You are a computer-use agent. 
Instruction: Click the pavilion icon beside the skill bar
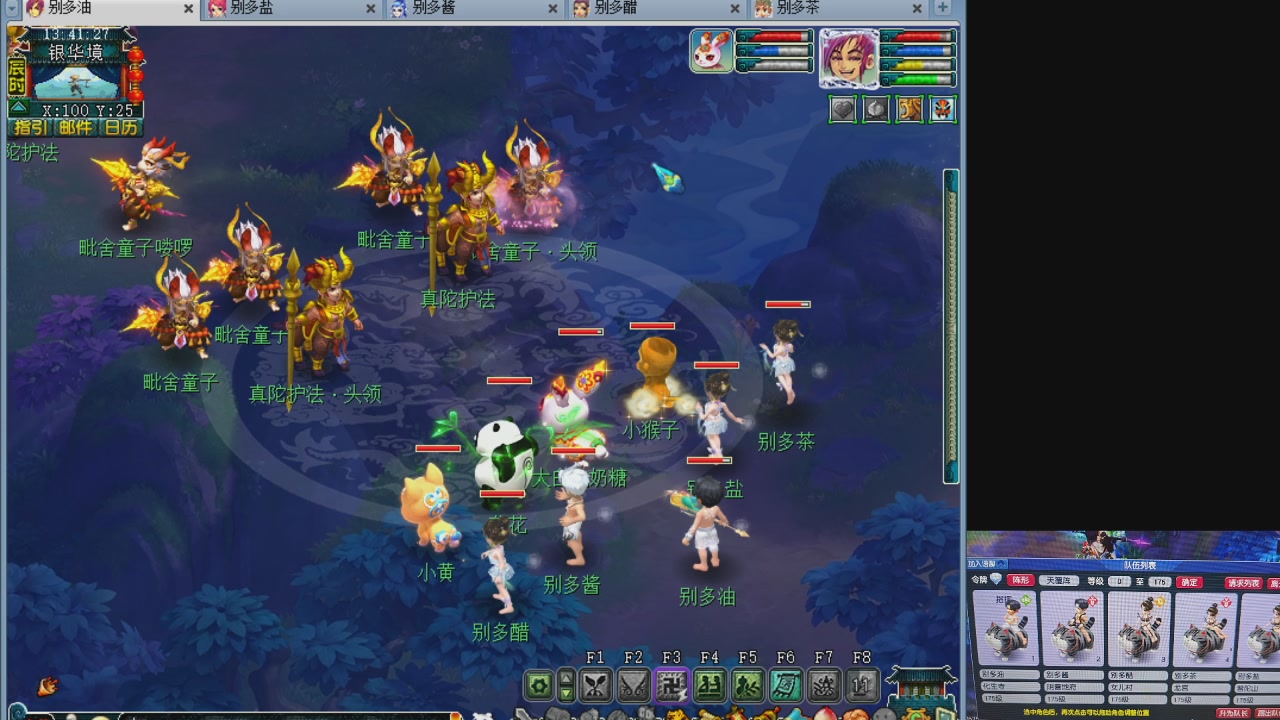tap(920, 687)
